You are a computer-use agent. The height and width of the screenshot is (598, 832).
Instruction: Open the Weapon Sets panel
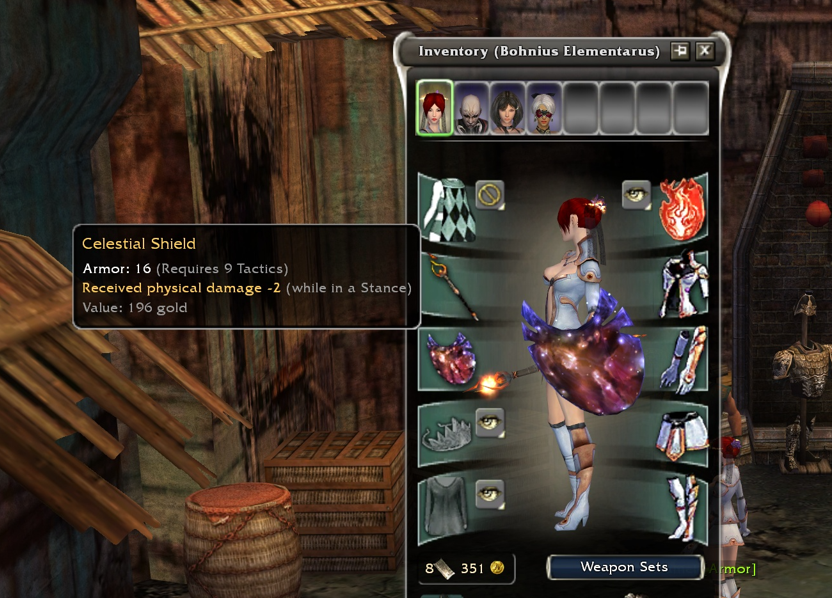[624, 567]
